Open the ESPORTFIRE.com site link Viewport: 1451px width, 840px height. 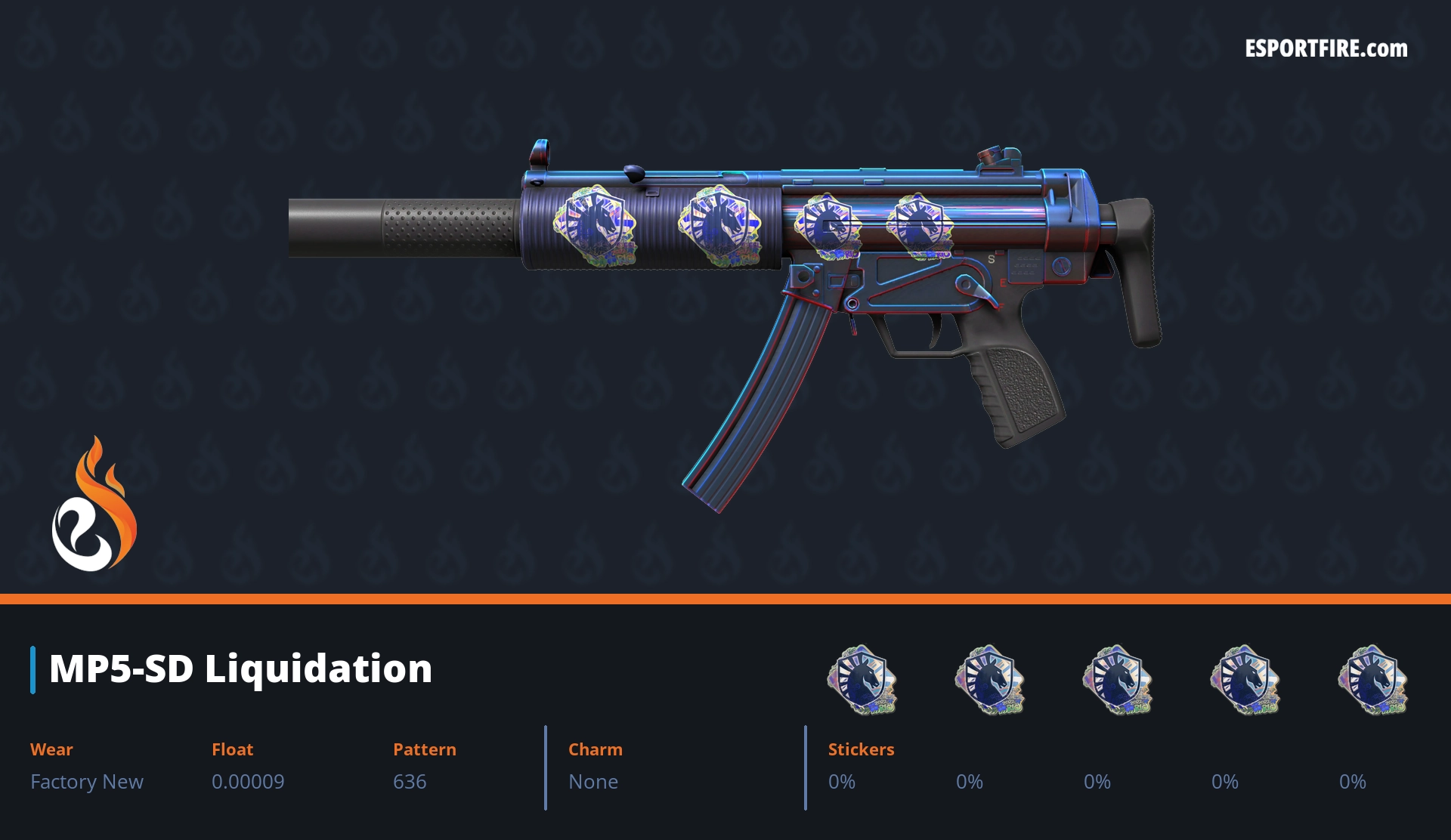[1326, 49]
